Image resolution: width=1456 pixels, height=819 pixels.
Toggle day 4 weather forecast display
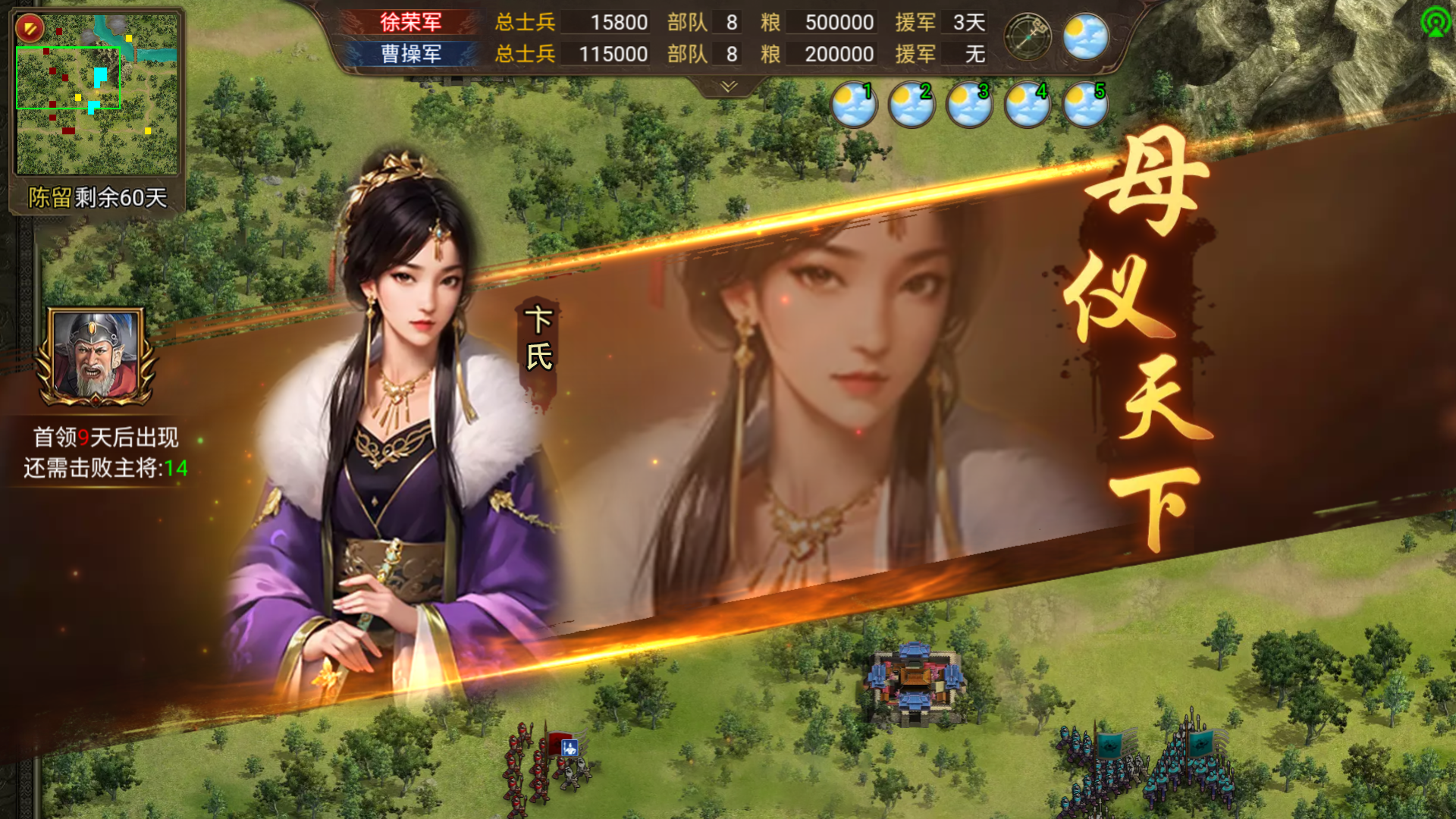(x=1027, y=105)
